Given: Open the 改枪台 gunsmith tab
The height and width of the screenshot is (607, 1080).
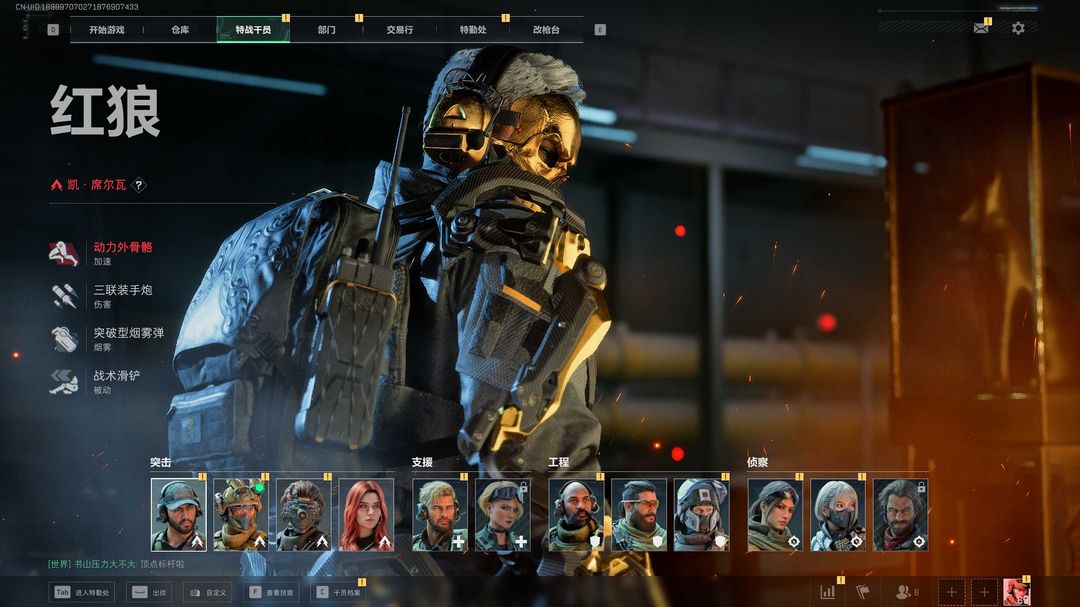Looking at the screenshot, I should click(x=546, y=30).
